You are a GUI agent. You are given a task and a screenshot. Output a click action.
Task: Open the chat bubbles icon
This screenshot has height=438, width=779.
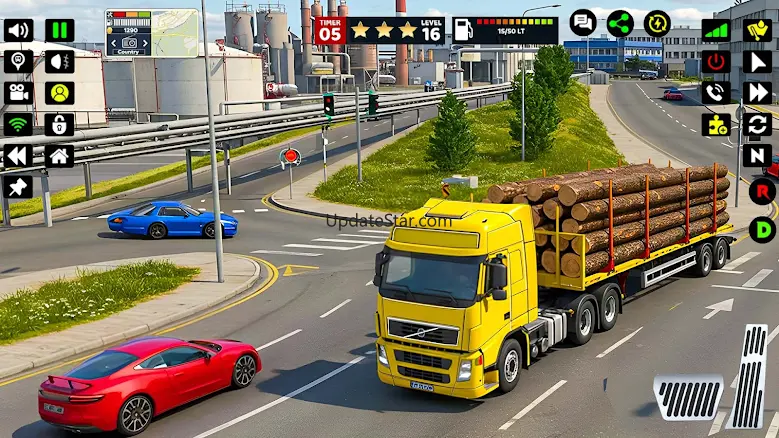[x=583, y=22]
